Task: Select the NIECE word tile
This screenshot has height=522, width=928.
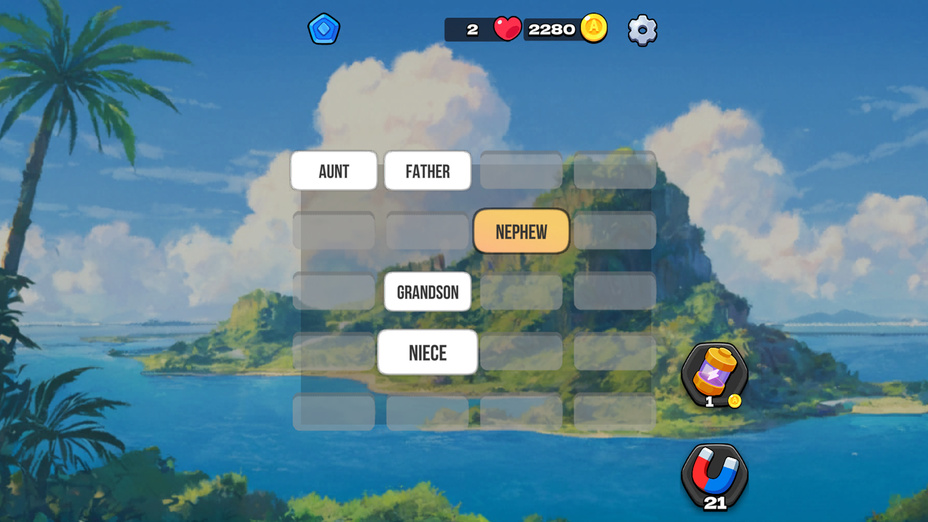Action: pos(427,353)
